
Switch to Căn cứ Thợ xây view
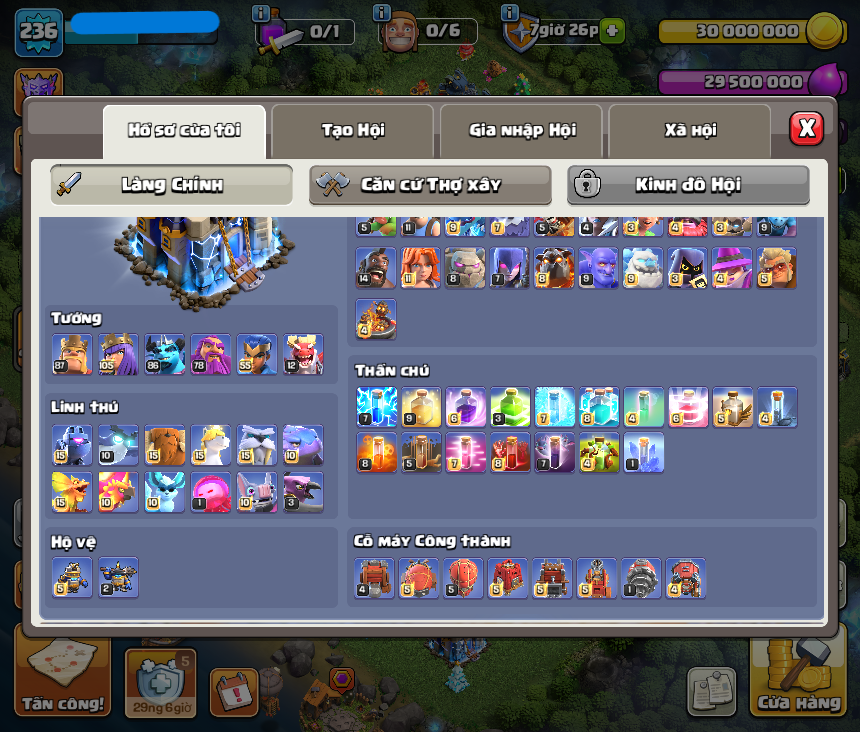click(x=430, y=185)
